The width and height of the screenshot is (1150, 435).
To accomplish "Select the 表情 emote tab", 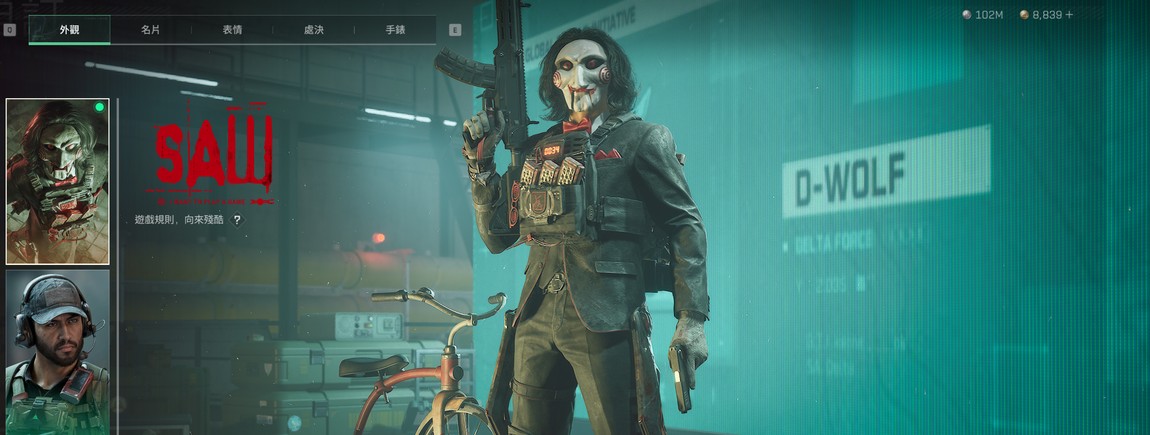I will pos(232,30).
